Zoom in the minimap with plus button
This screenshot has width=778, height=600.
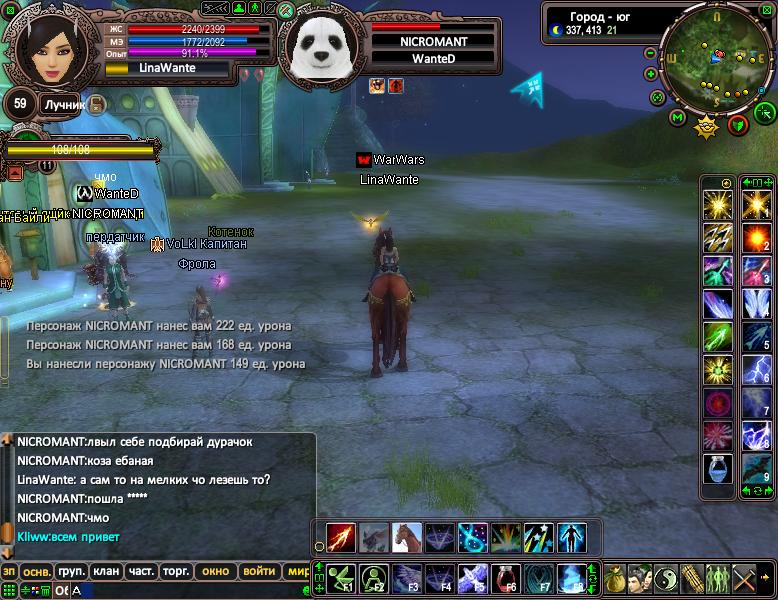tap(651, 73)
